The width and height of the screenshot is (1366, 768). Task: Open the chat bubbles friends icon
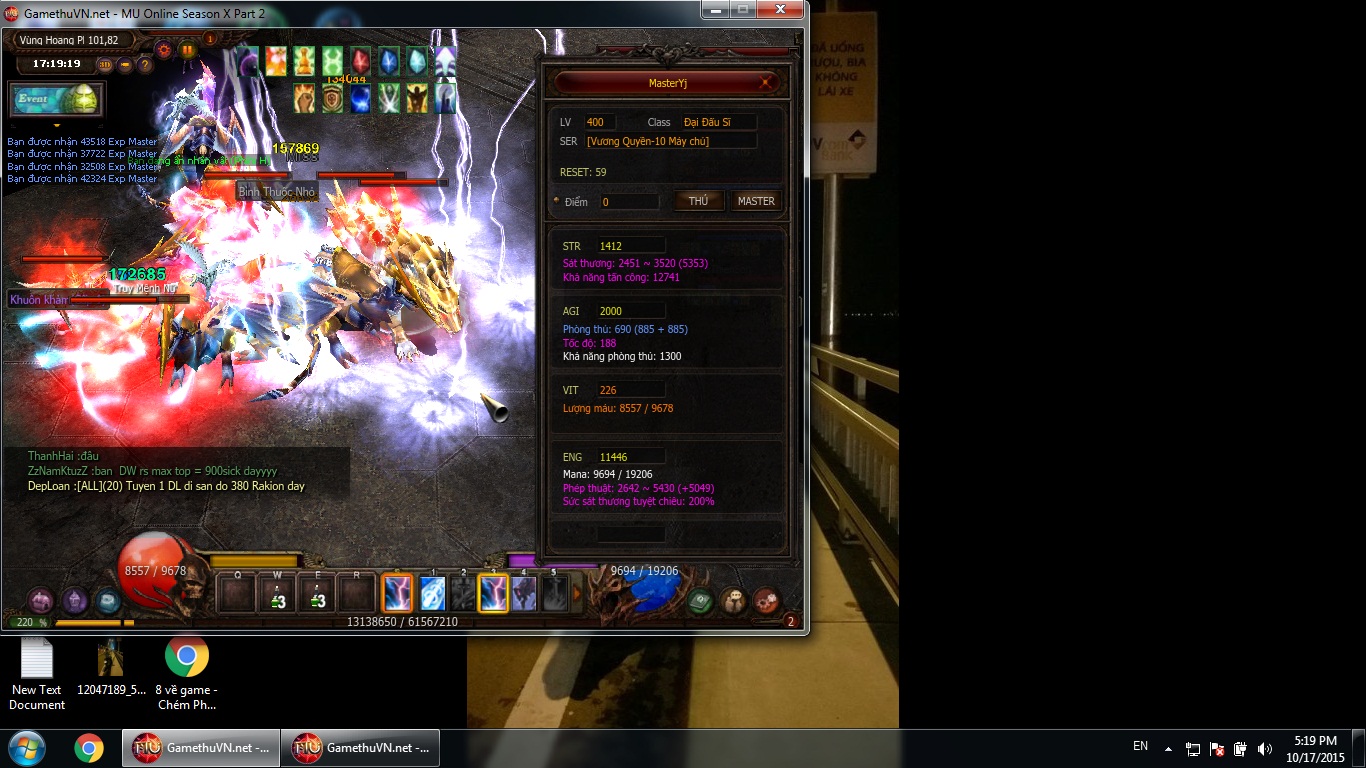tap(734, 601)
